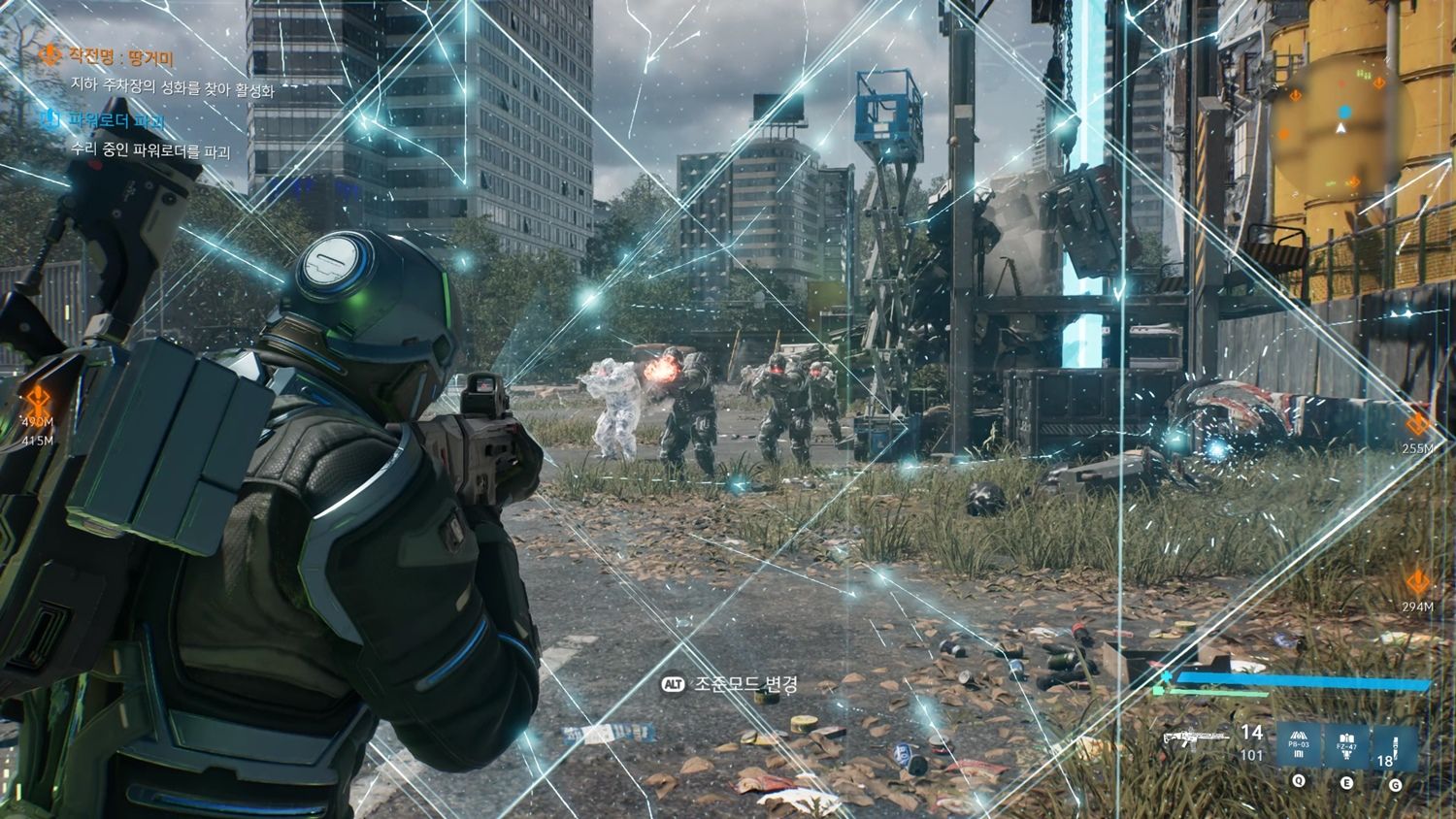
Task: Select the orange '작전명 : 땅거미' main objective
Action: point(120,58)
